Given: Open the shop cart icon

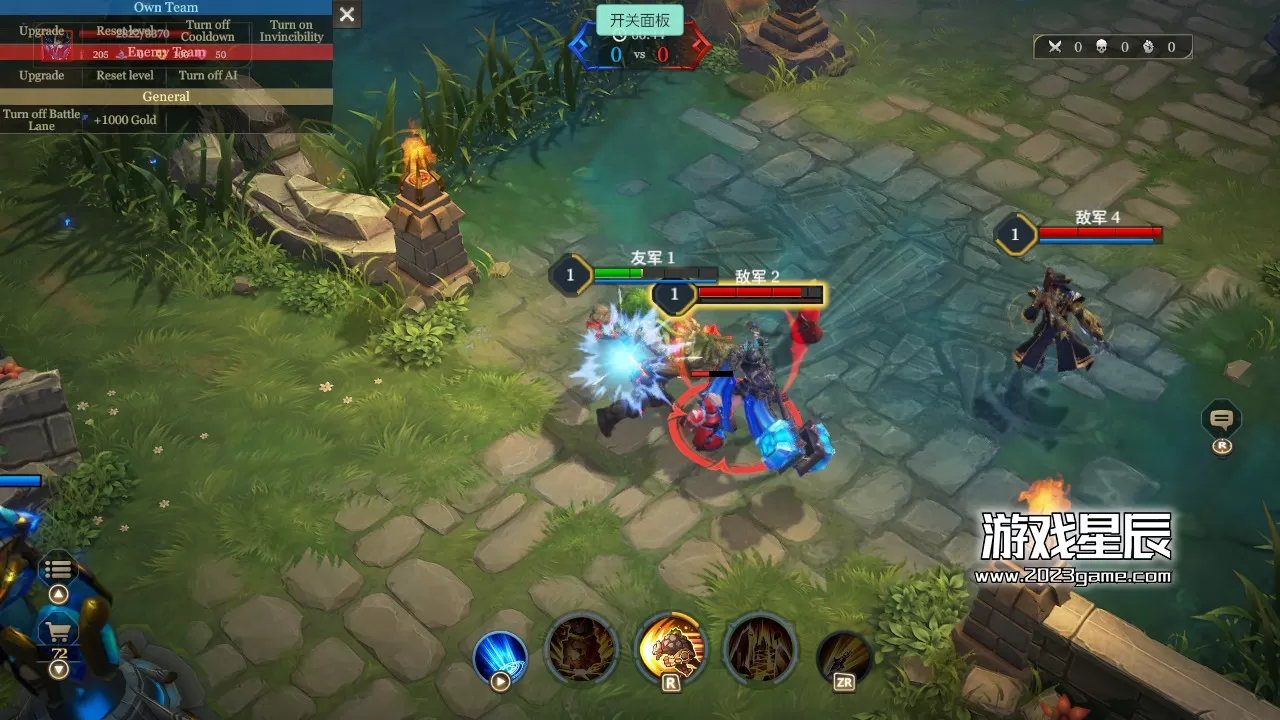Looking at the screenshot, I should 58,632.
